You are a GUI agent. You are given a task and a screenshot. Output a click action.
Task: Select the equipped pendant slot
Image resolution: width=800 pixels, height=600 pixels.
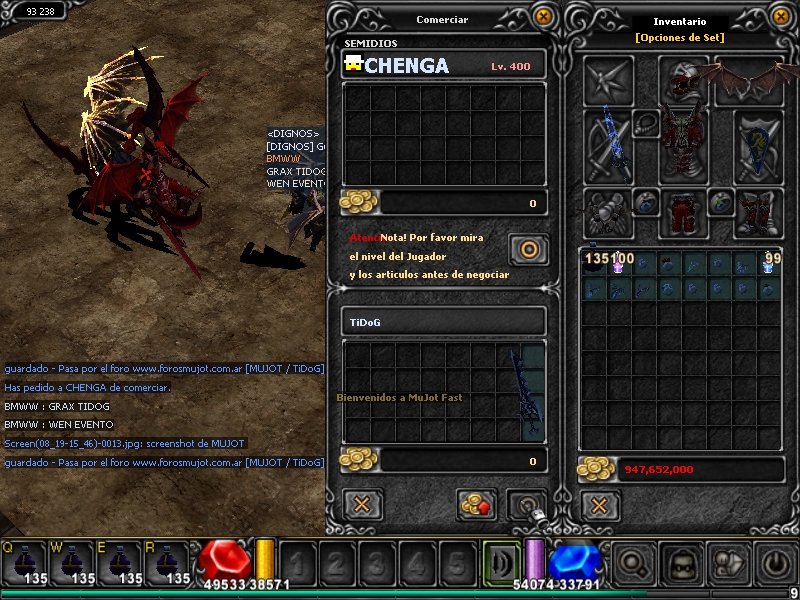click(x=647, y=125)
